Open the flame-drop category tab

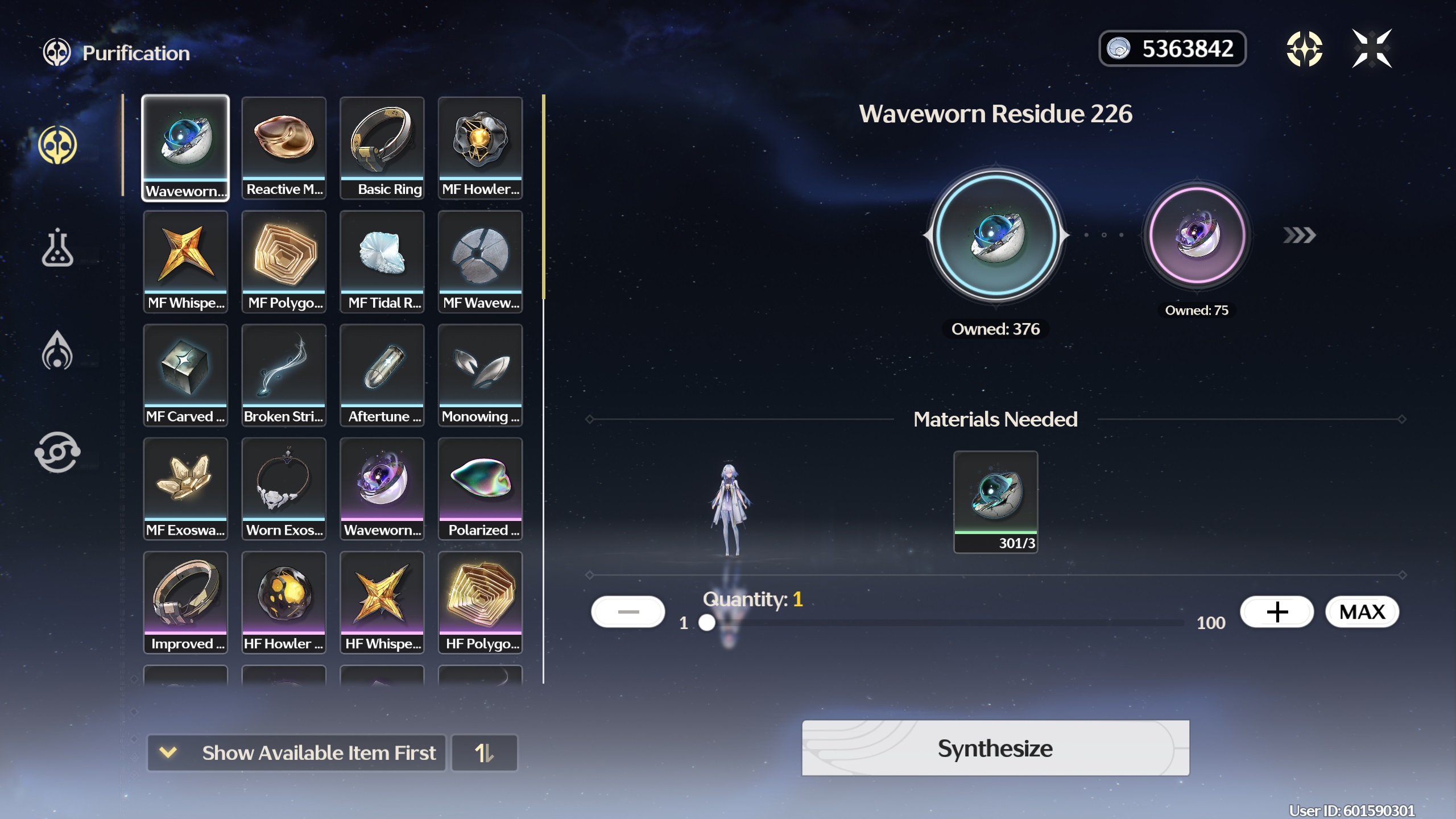(57, 350)
